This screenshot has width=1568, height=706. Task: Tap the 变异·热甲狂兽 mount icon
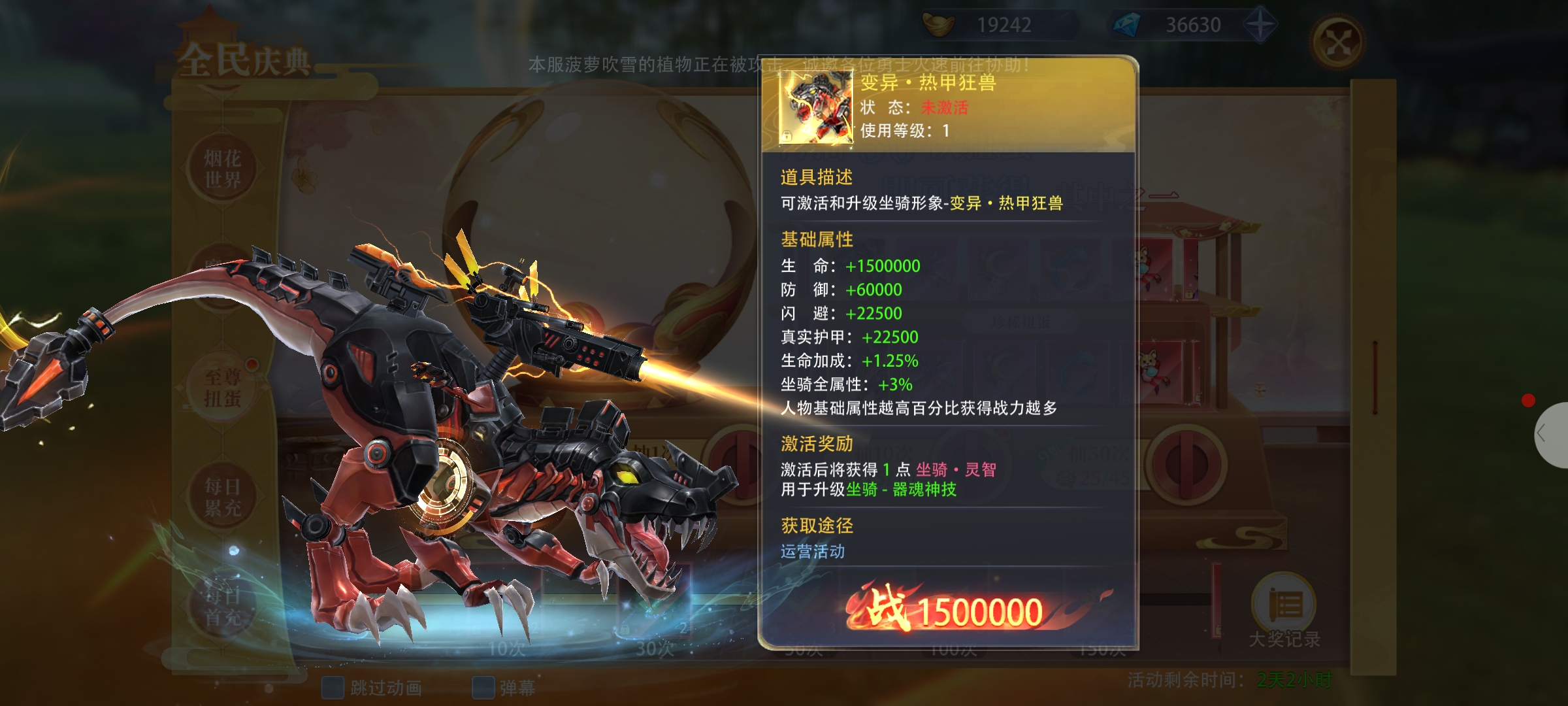pyautogui.click(x=816, y=107)
